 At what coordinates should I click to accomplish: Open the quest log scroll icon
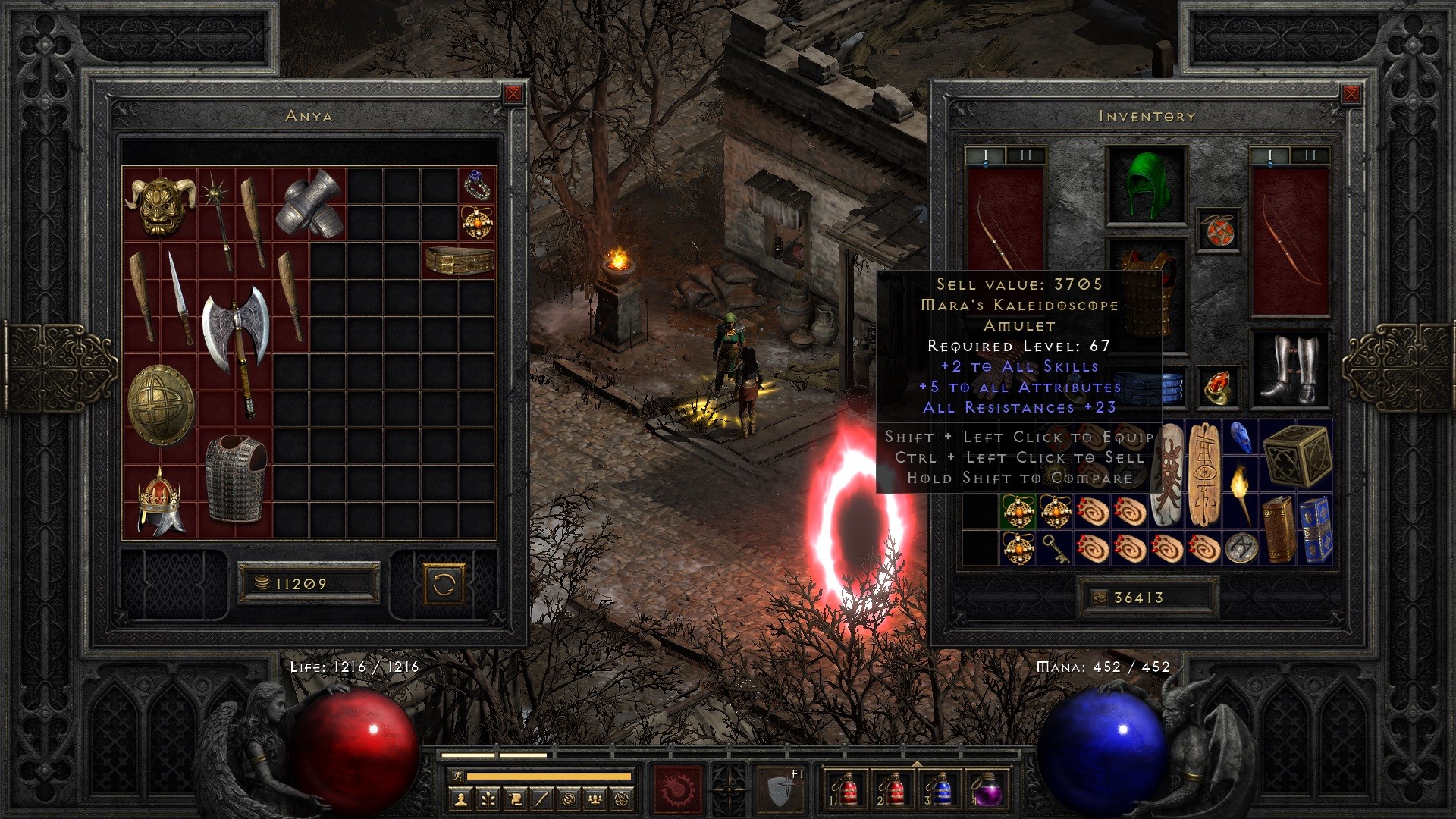516,798
